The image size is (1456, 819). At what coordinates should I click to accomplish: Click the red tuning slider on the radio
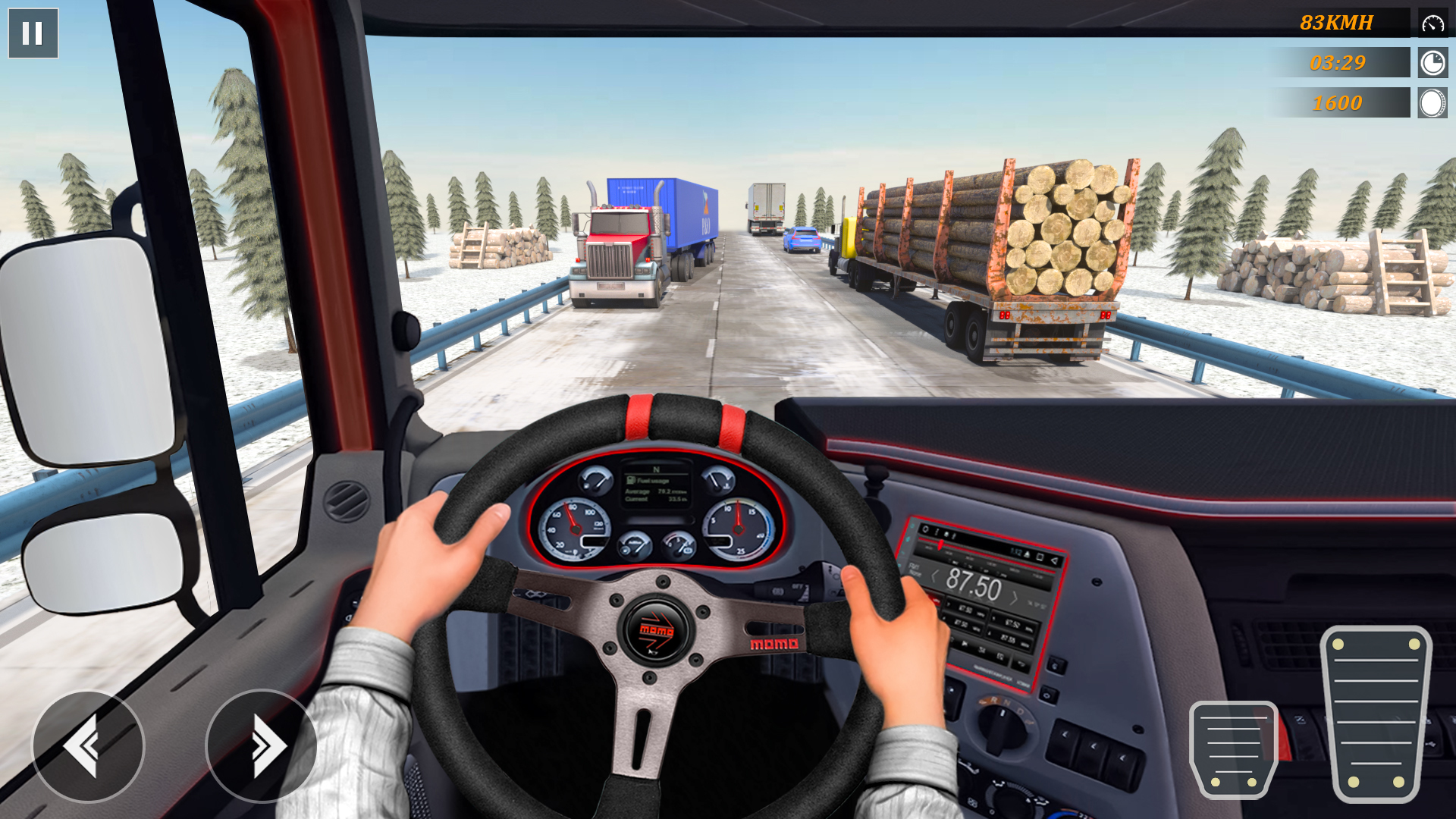[x=940, y=544]
